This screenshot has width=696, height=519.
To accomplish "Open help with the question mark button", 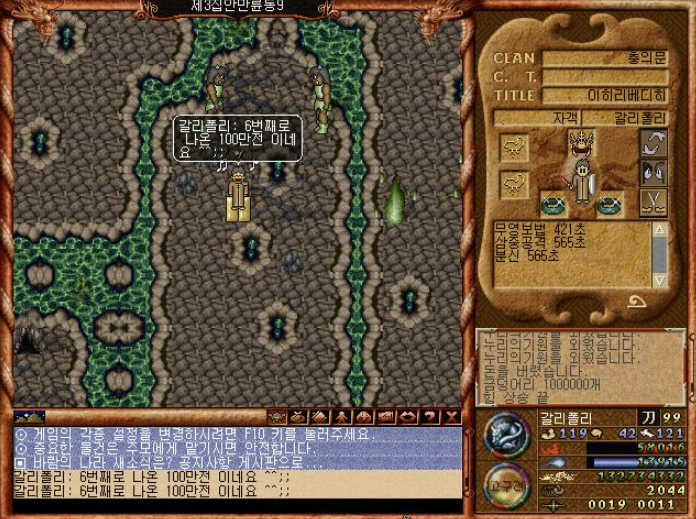I will point(430,416).
